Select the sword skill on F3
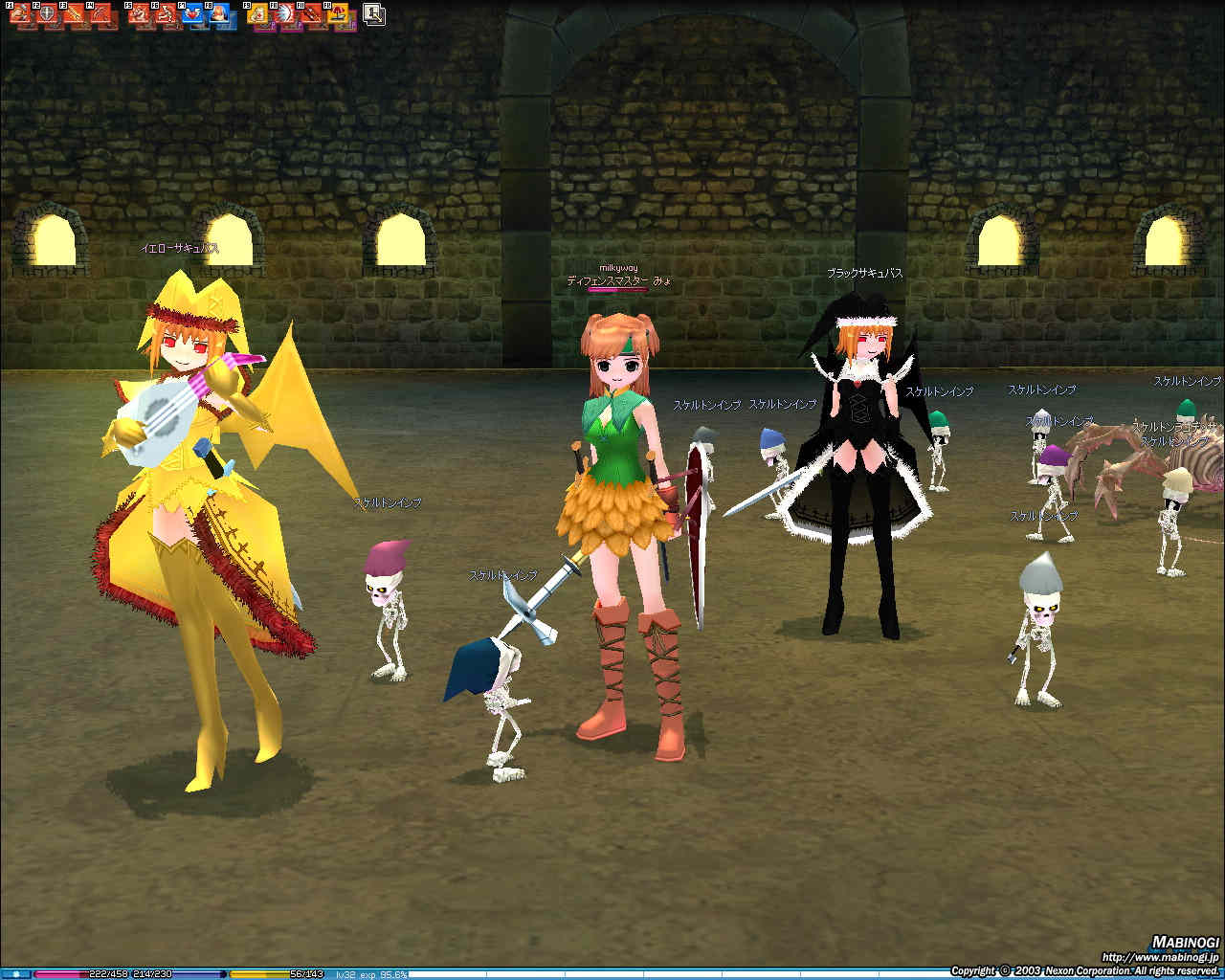 click(76, 16)
